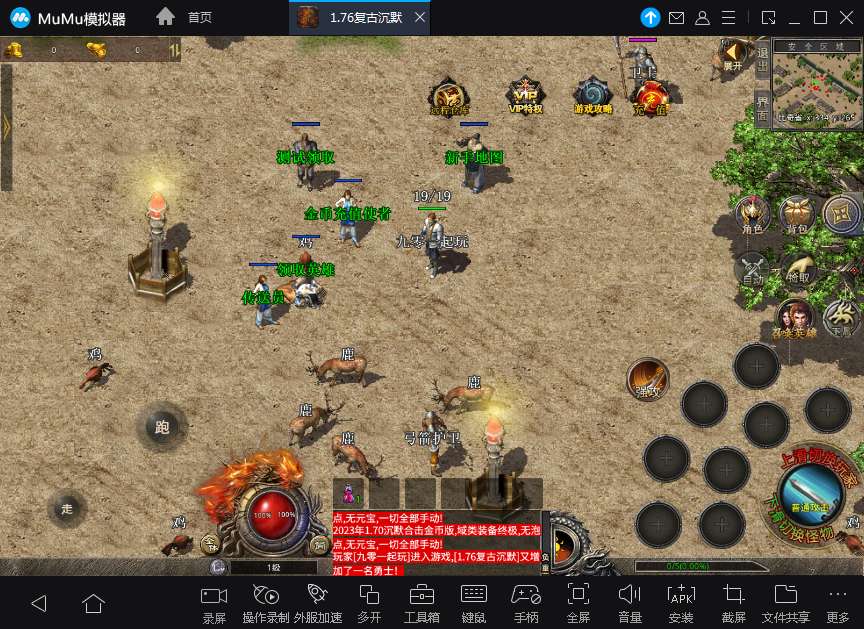Open the 背包 backpack inventory
Viewport: 864px width, 629px height.
click(x=797, y=215)
